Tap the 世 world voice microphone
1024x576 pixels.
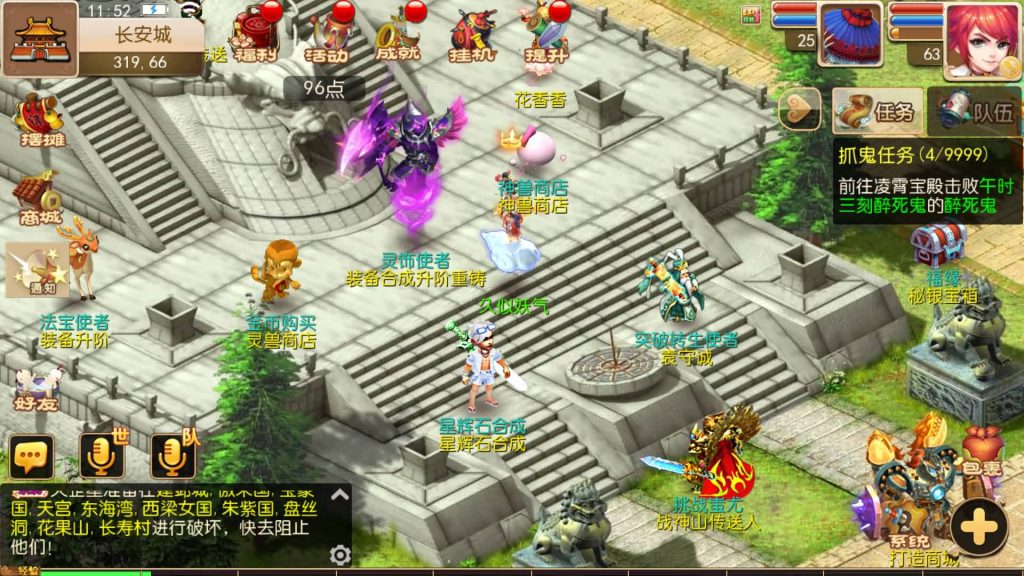[x=102, y=457]
